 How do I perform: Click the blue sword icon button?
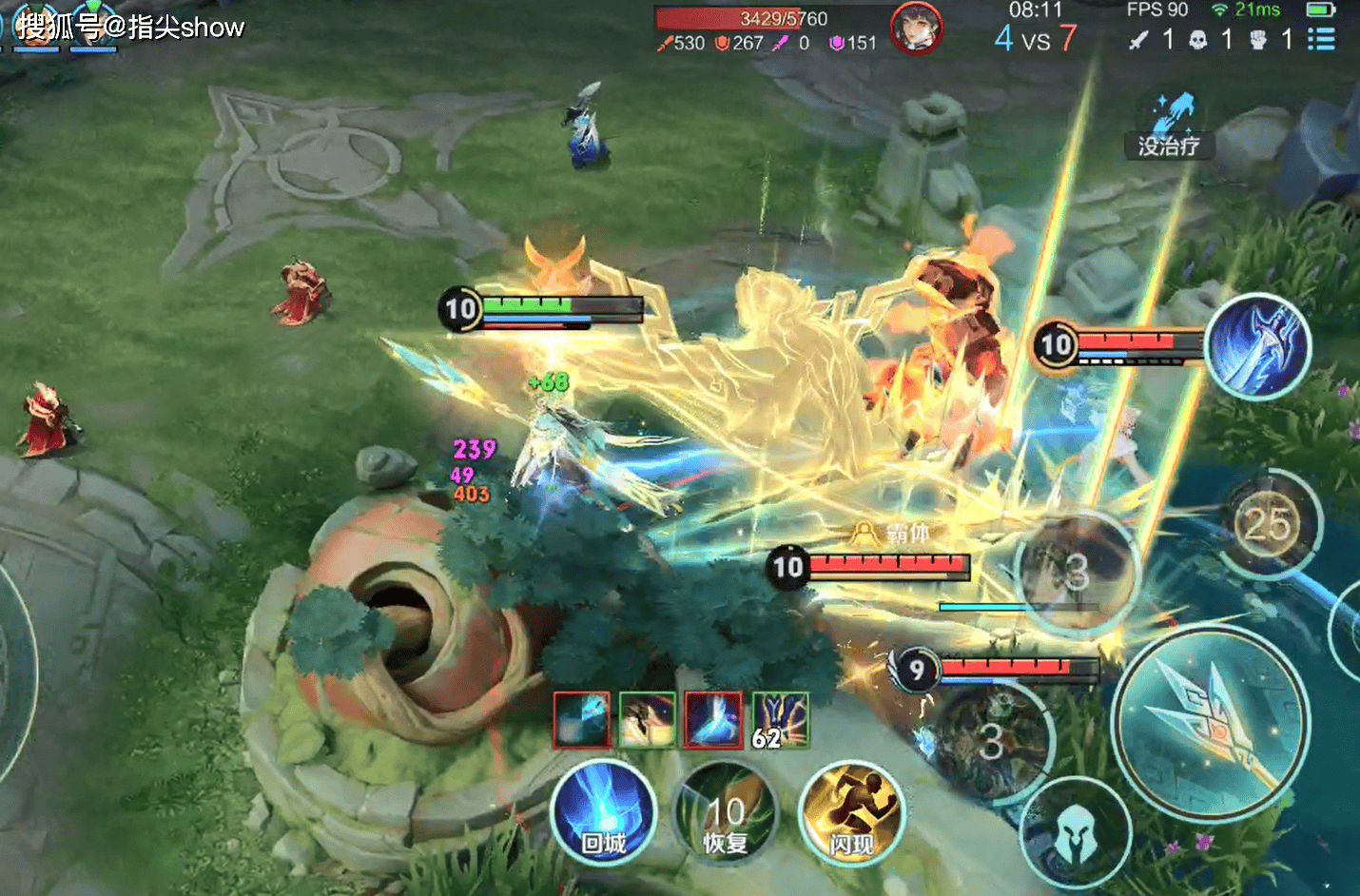click(1257, 344)
